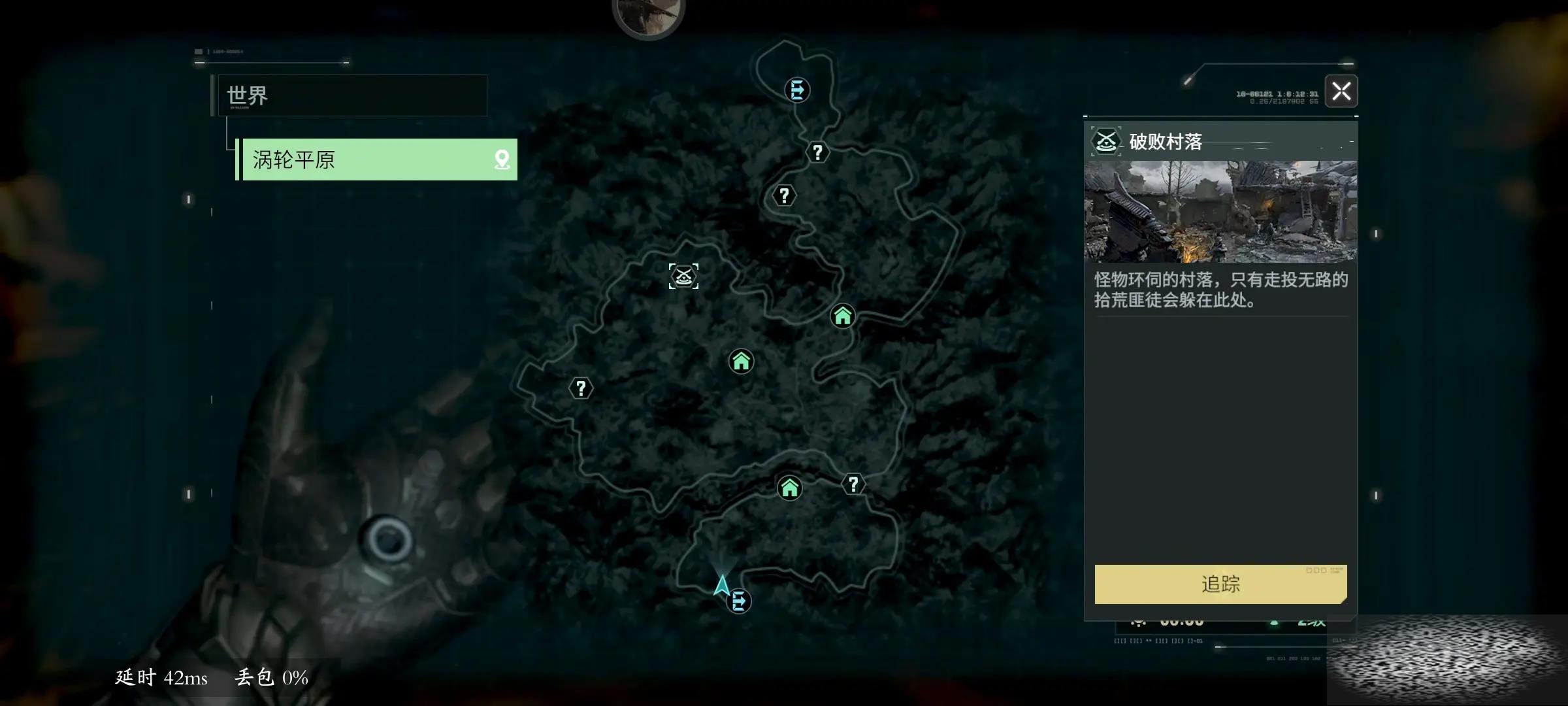Track the 破败村落 location with 追踪
This screenshot has height=706, width=1568.
(x=1220, y=584)
